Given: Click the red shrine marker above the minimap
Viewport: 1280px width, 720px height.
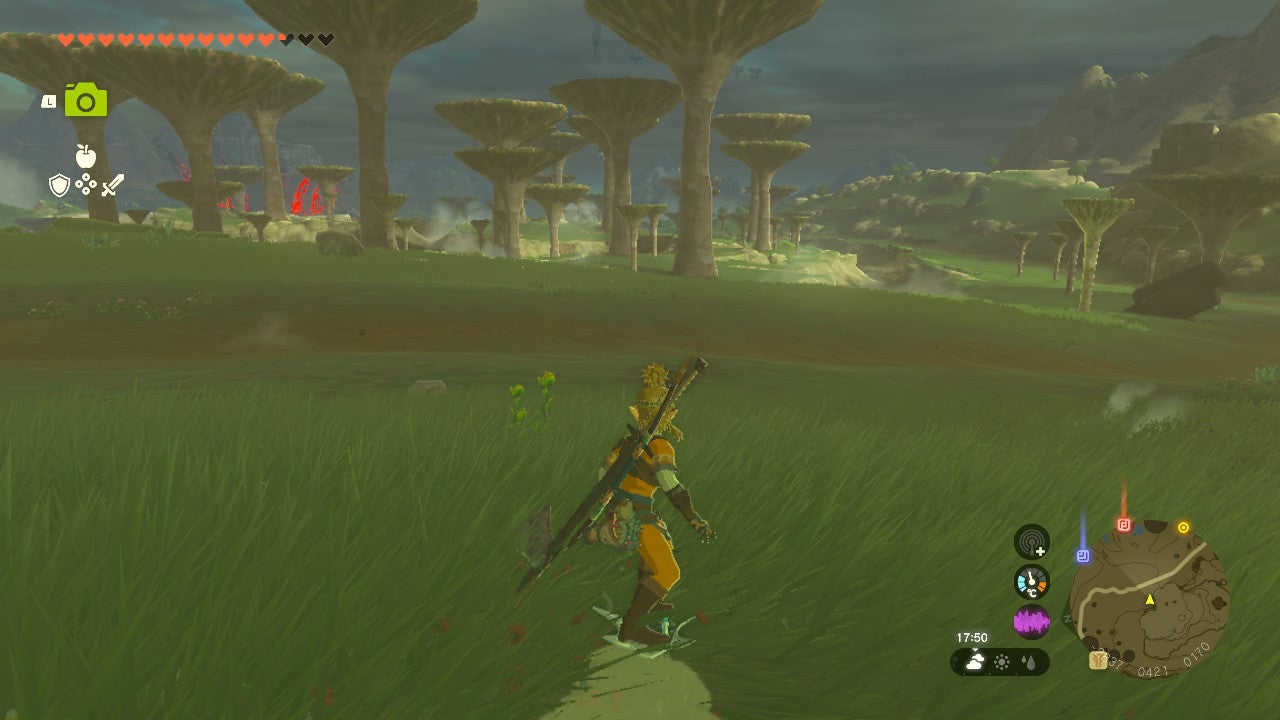Looking at the screenshot, I should tap(1124, 525).
